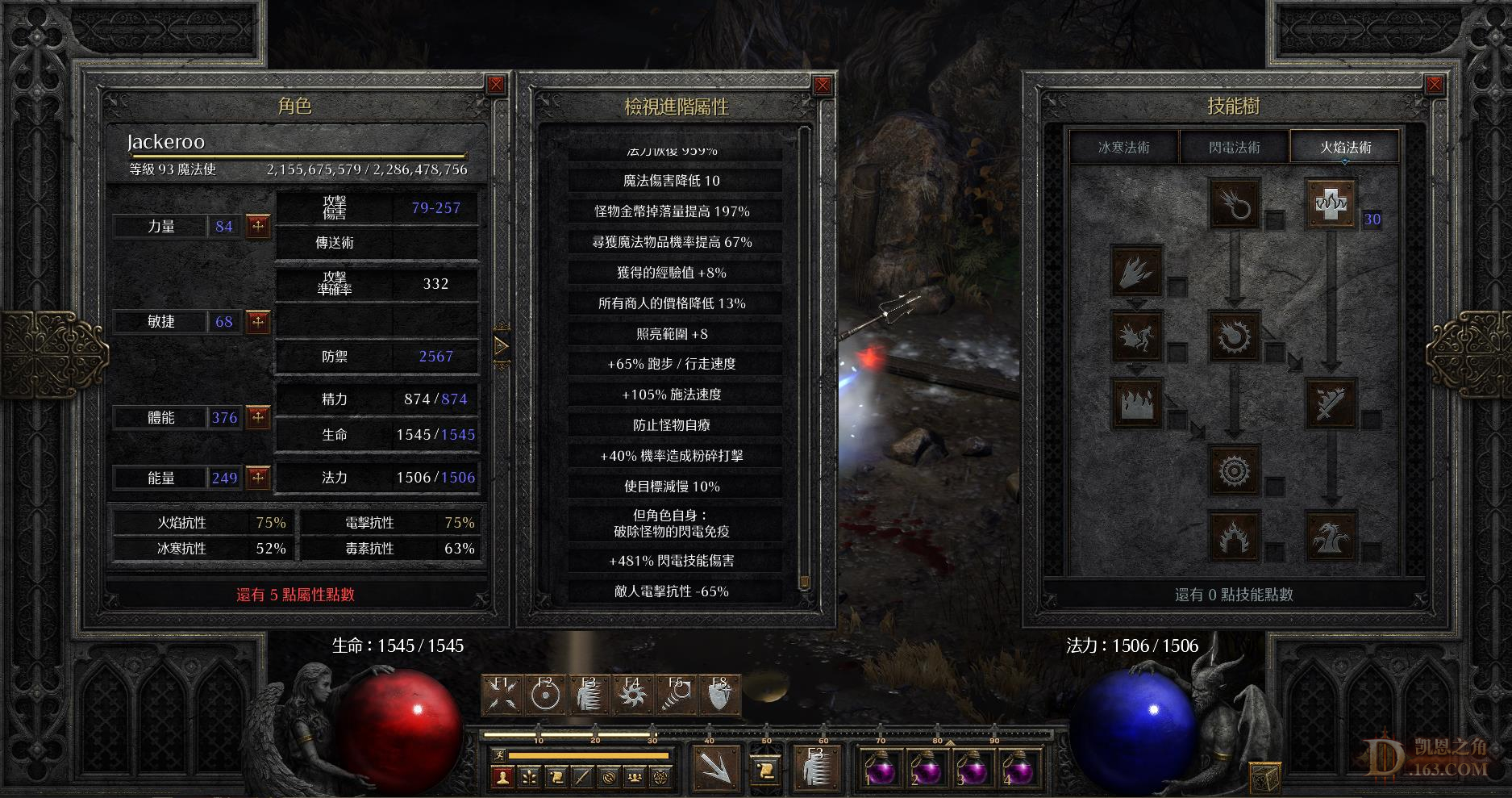Viewport: 1512px width, 798px height.
Task: Select the Fire Spells (火焰法術) tab
Action: [1344, 148]
